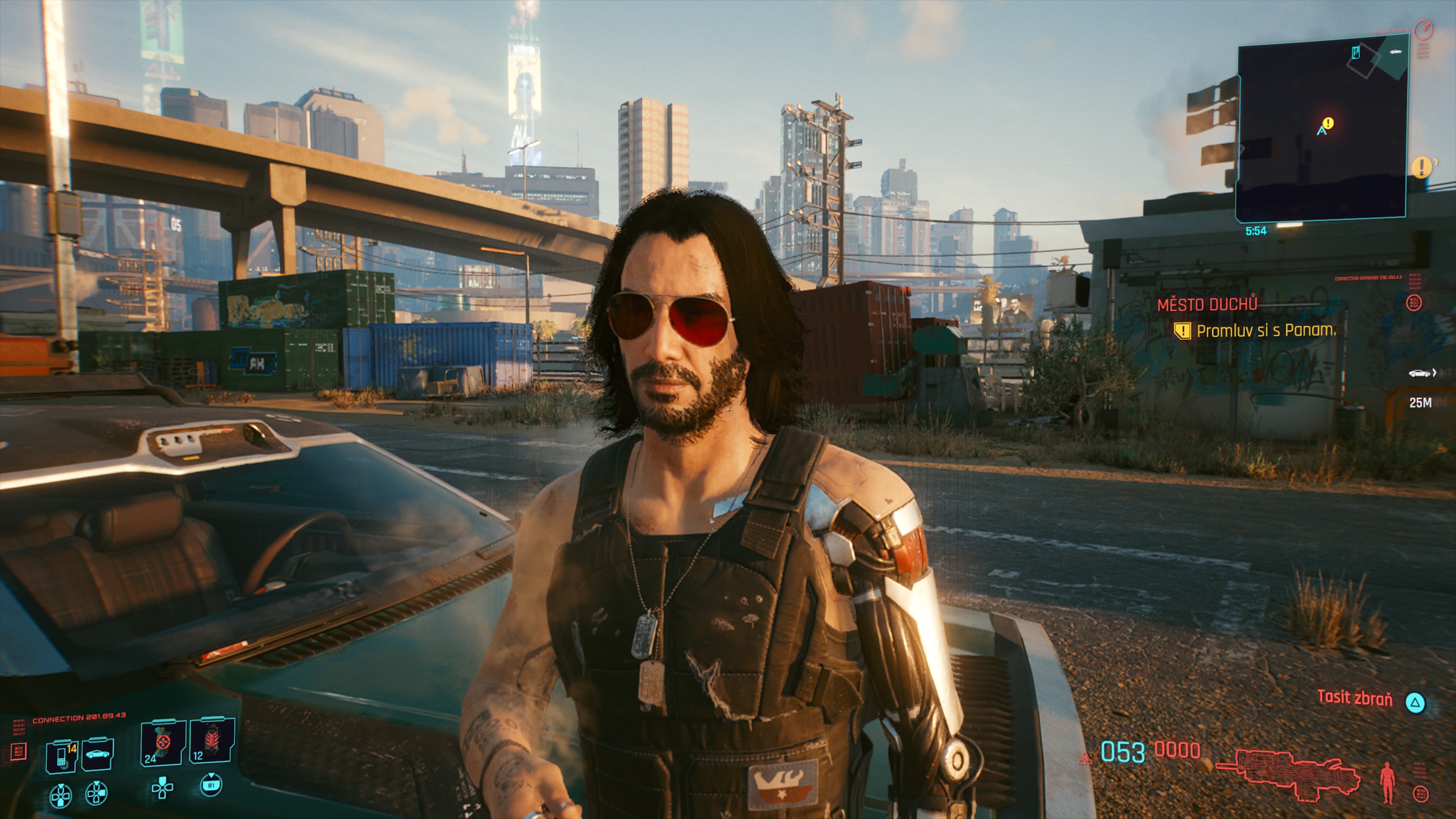
Task: Select the objective Promluv si s Panam
Action: (x=1266, y=331)
